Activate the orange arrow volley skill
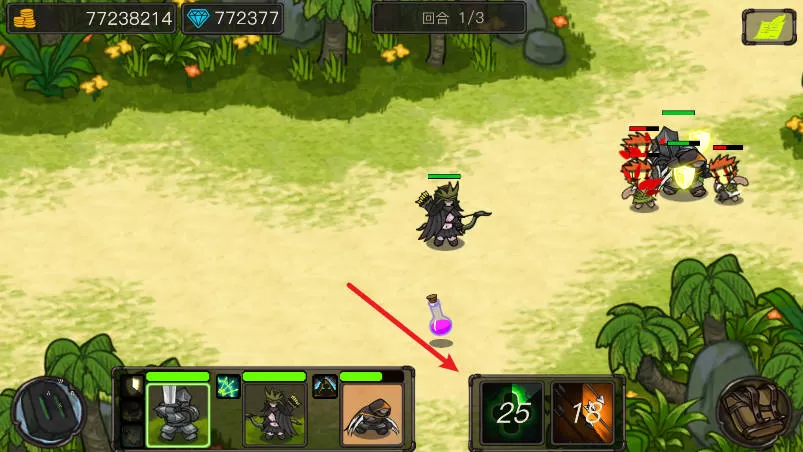This screenshot has width=803, height=452. pos(584,412)
